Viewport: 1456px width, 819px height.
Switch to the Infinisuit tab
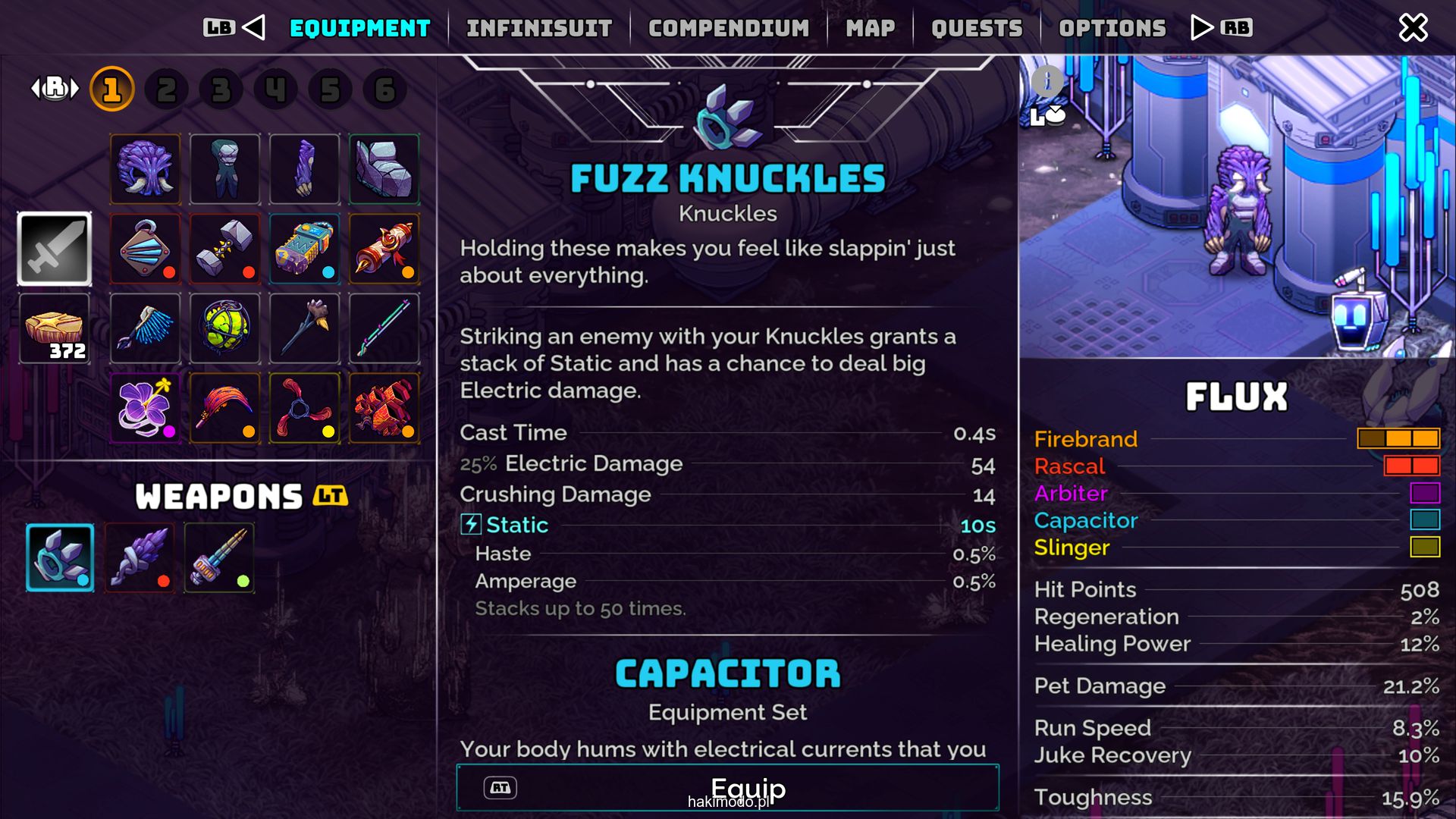[538, 28]
